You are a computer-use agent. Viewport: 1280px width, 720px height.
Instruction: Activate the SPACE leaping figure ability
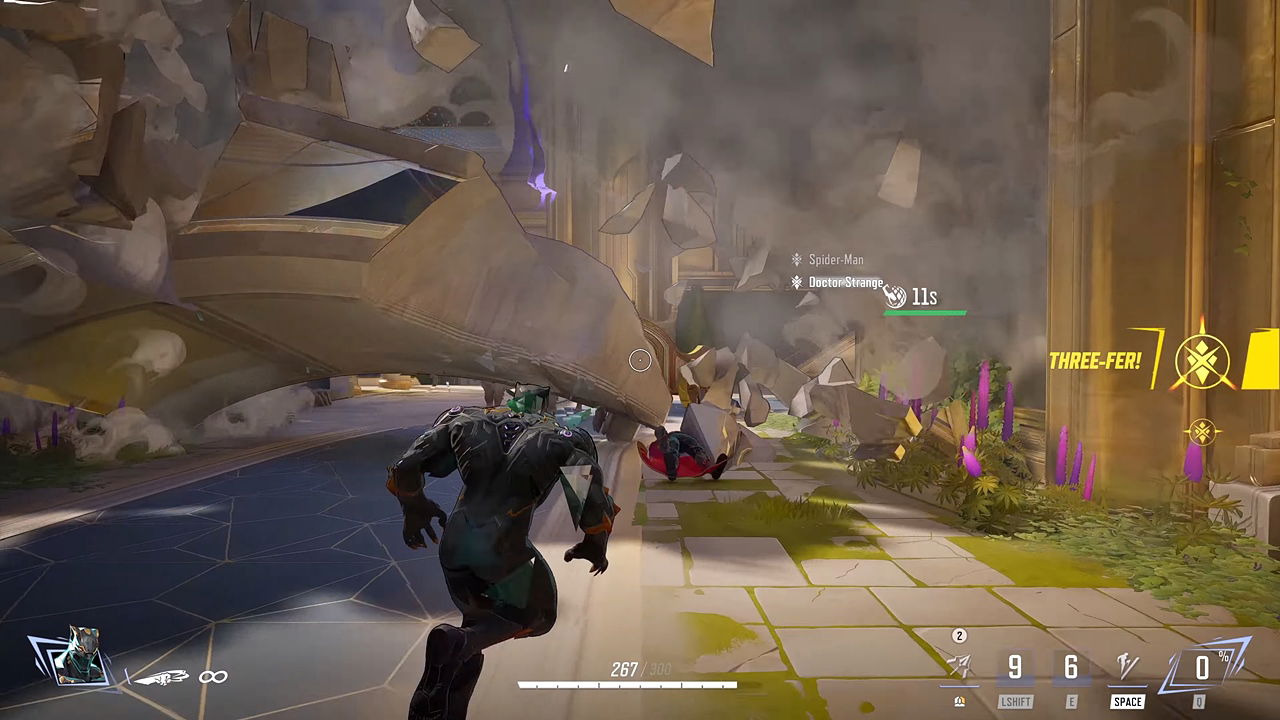[1127, 667]
